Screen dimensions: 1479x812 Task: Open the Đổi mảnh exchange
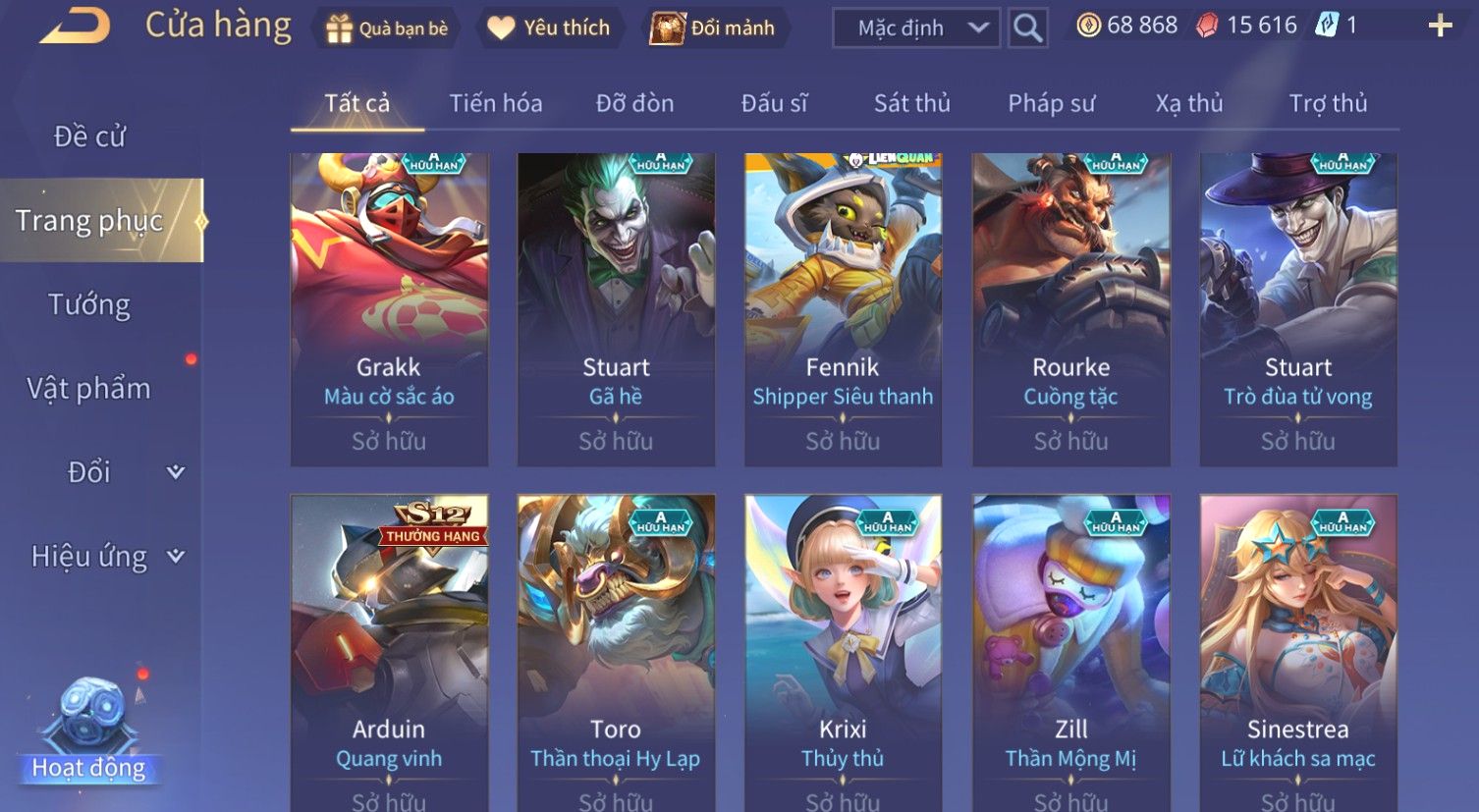click(716, 28)
